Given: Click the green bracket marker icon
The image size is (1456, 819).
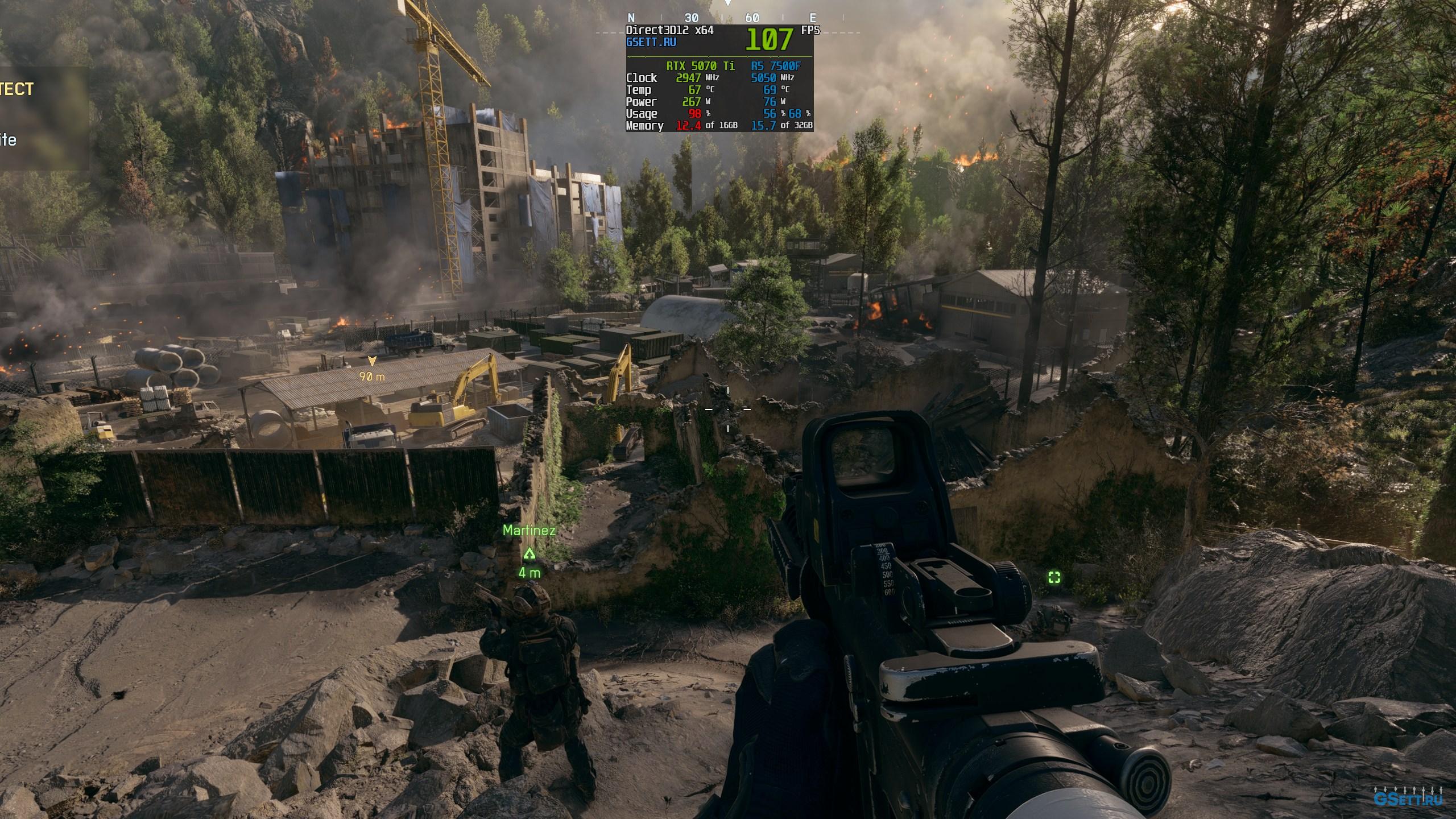Looking at the screenshot, I should coord(1054,578).
